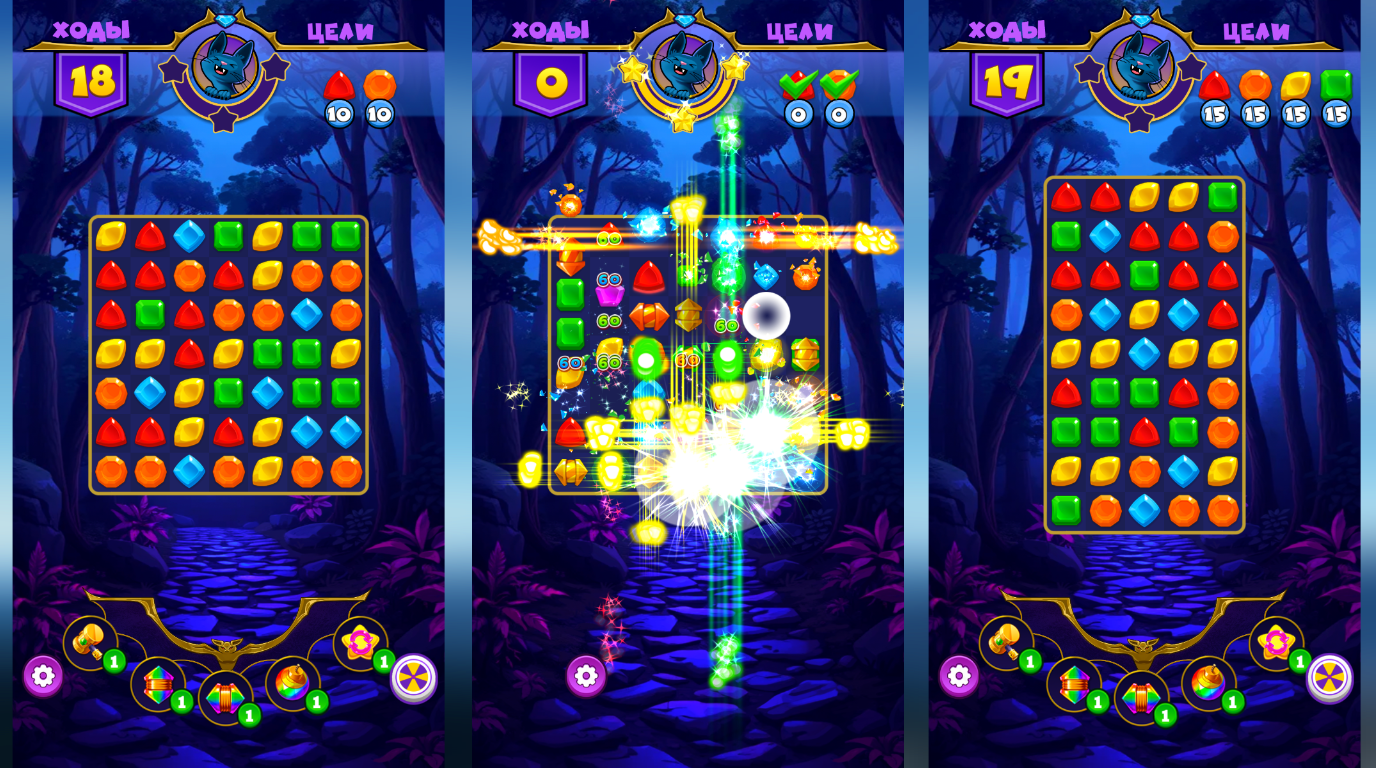This screenshot has width=1376, height=768.
Task: Tap the green 1 badge on the hammer booster
Action: pos(114,660)
